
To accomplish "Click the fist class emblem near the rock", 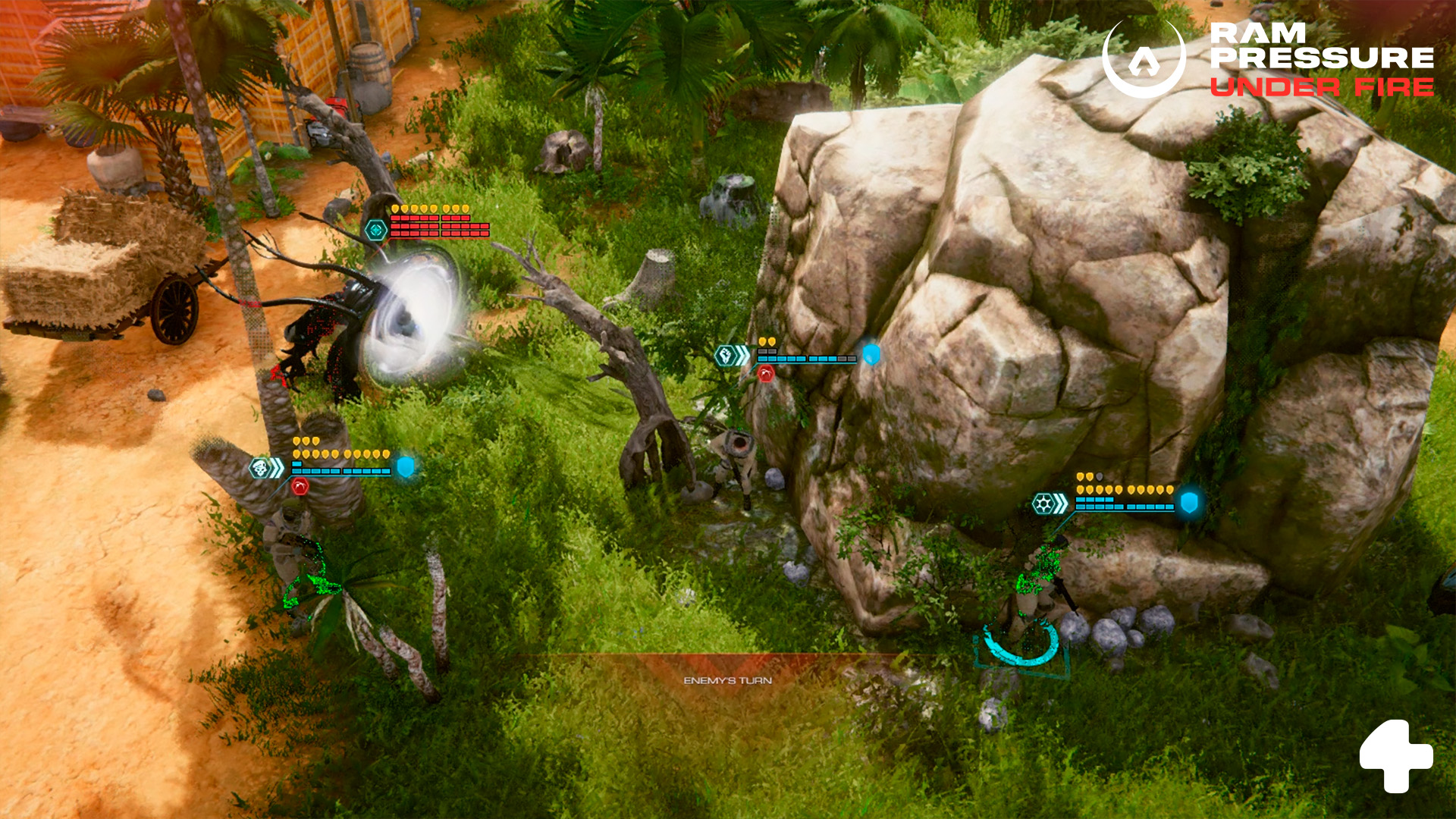I will [x=726, y=355].
